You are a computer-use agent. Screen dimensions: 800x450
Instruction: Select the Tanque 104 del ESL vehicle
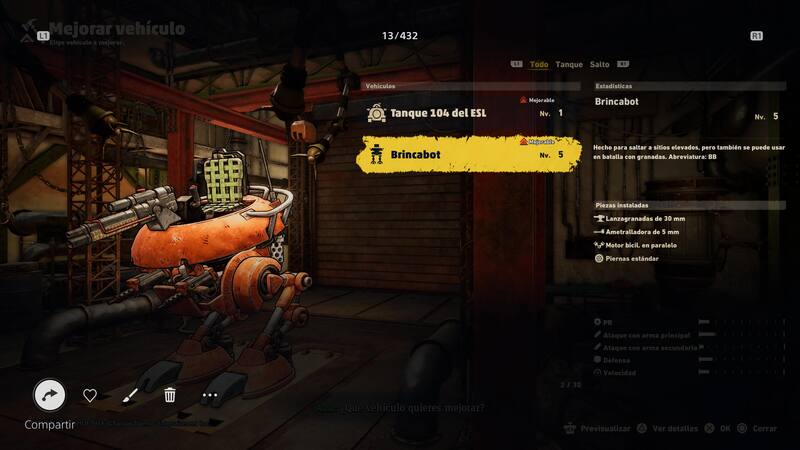point(470,113)
